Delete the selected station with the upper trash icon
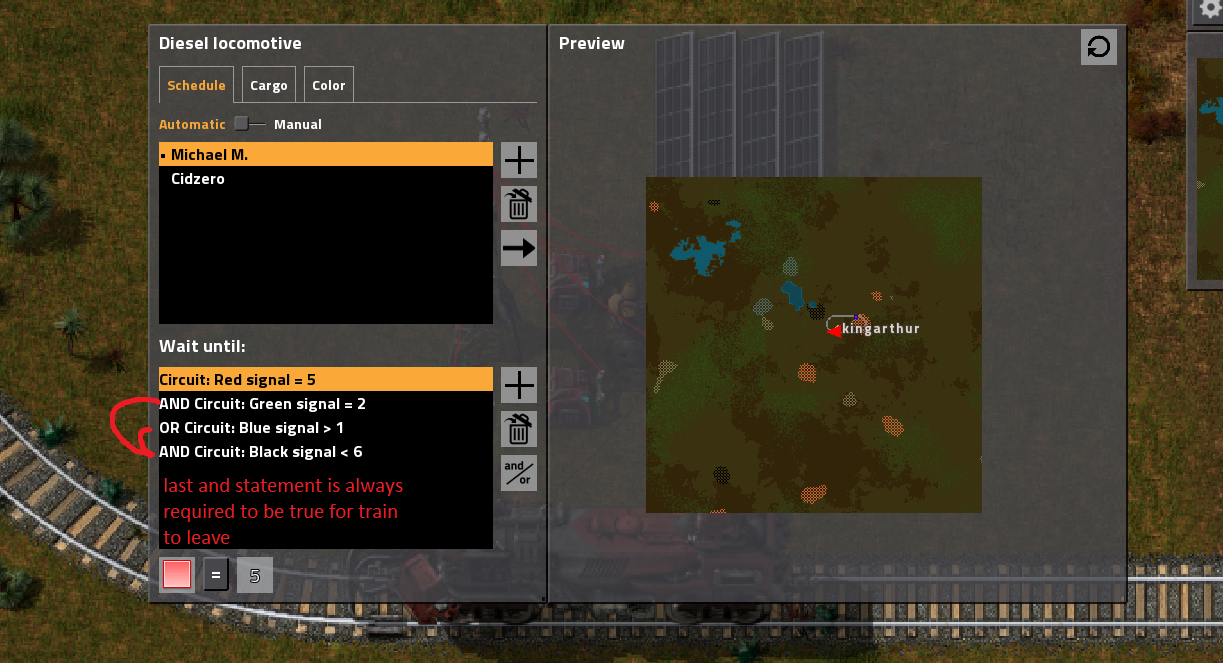 coord(519,204)
